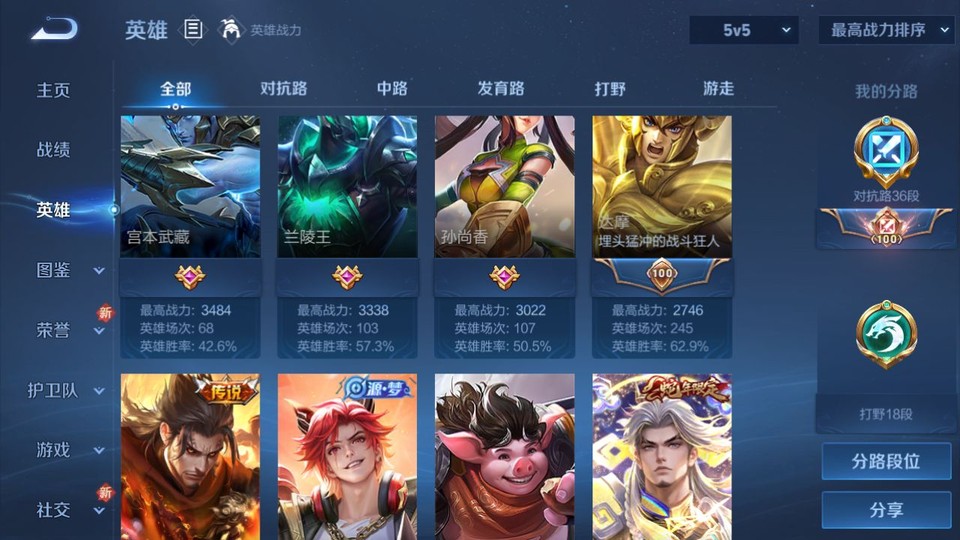The width and height of the screenshot is (960, 540).
Task: Switch to the 中路 tab
Action: click(x=392, y=89)
